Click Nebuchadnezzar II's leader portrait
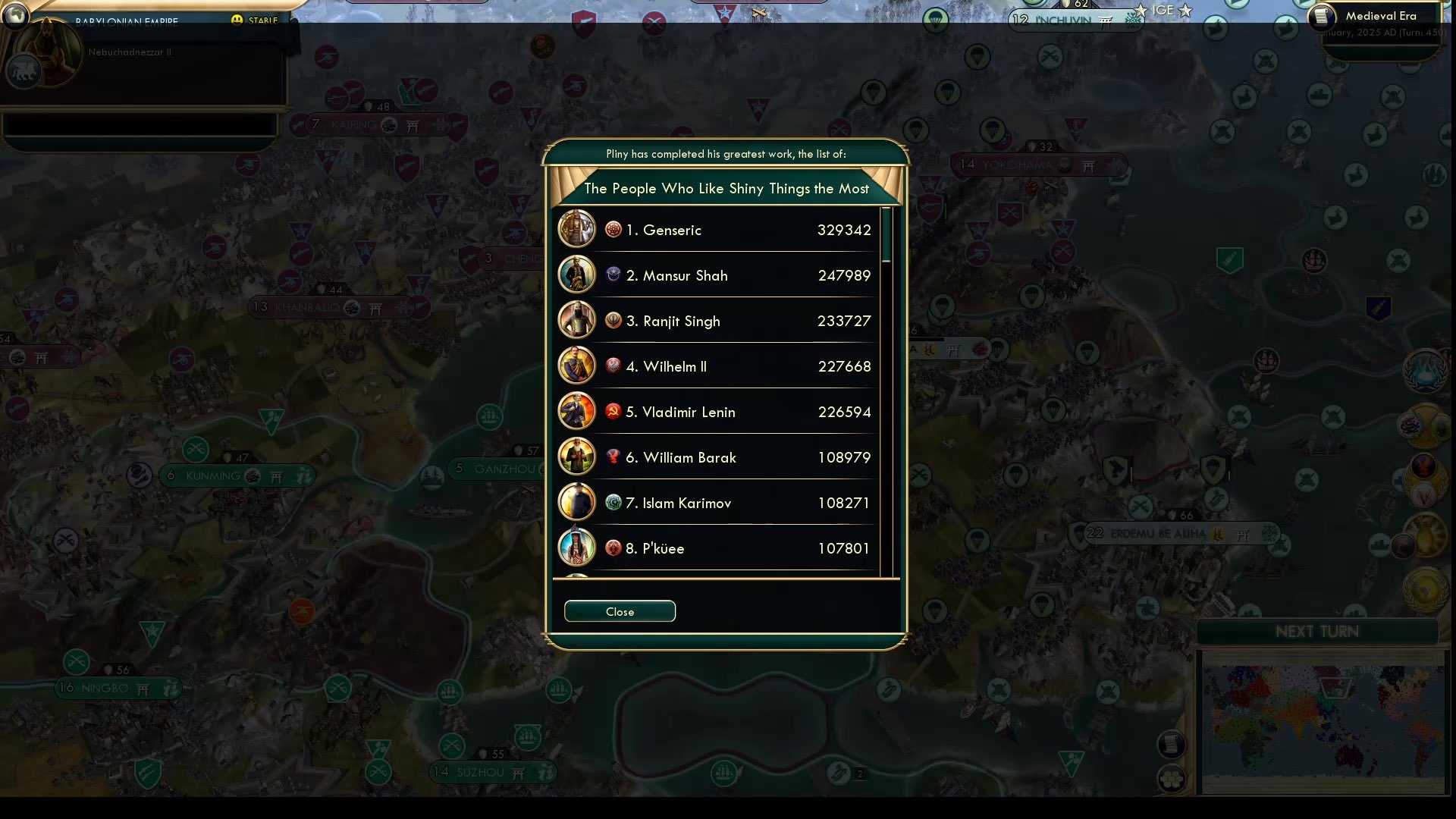 47,53
